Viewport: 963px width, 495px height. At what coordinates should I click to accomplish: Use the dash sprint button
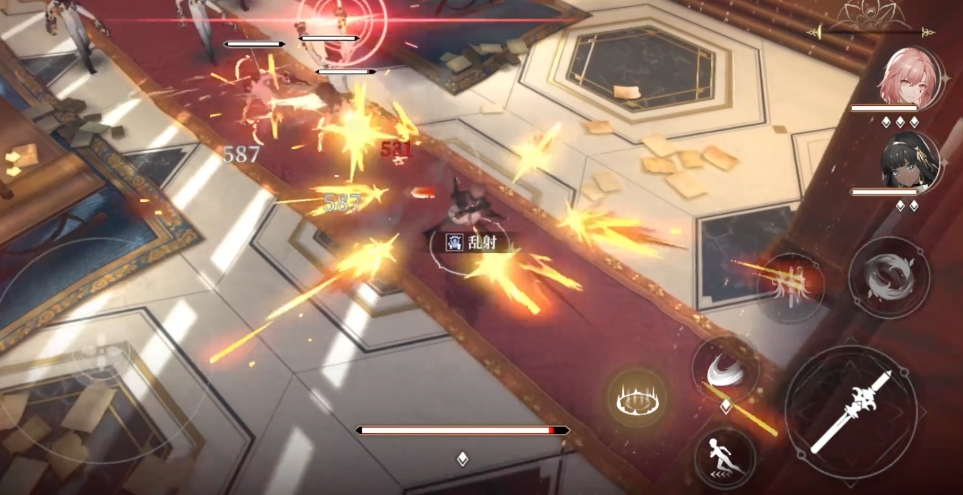pyautogui.click(x=724, y=458)
